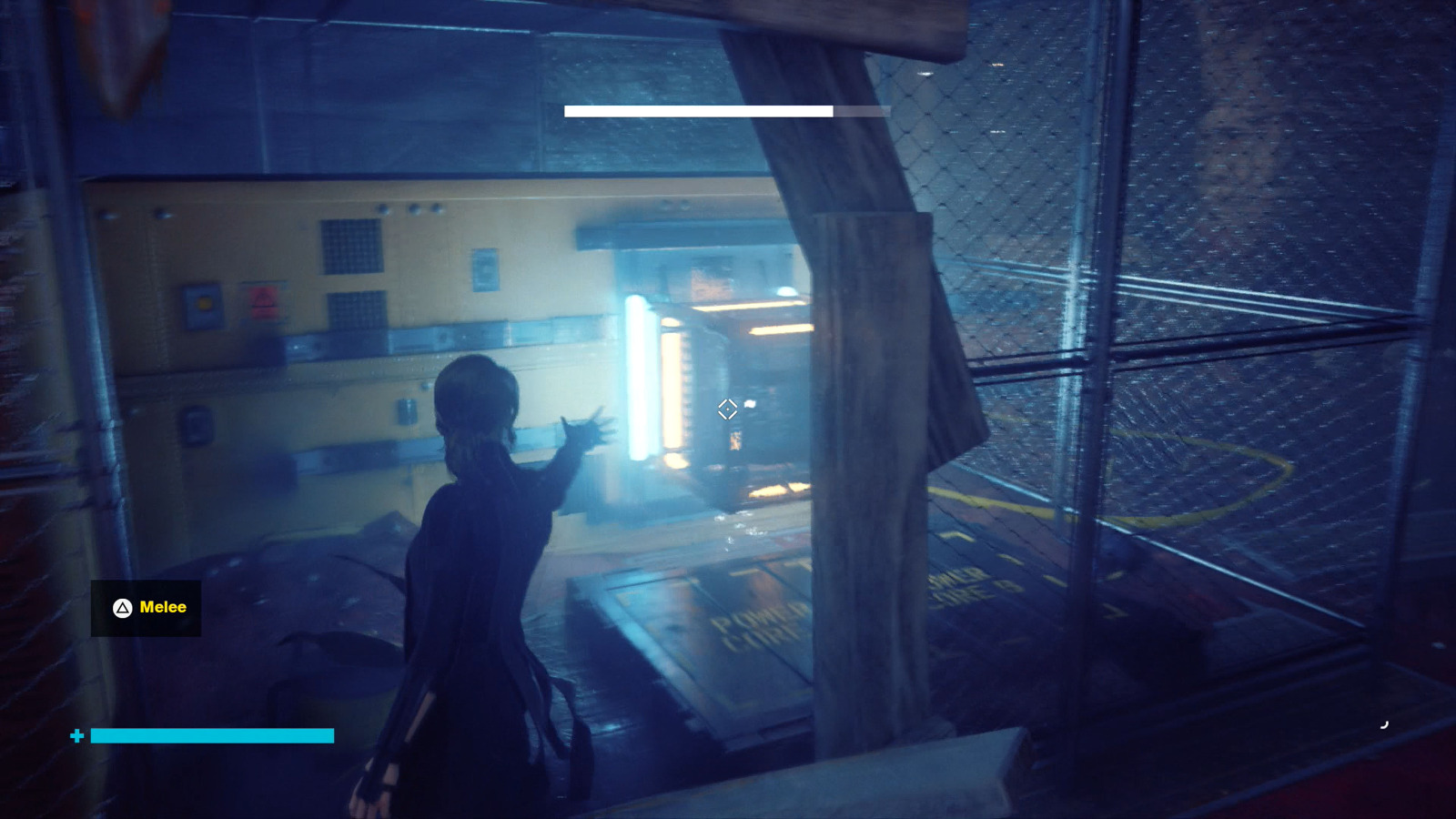
Task: Toggle the vent grille panel on the machine
Action: pos(353,248)
